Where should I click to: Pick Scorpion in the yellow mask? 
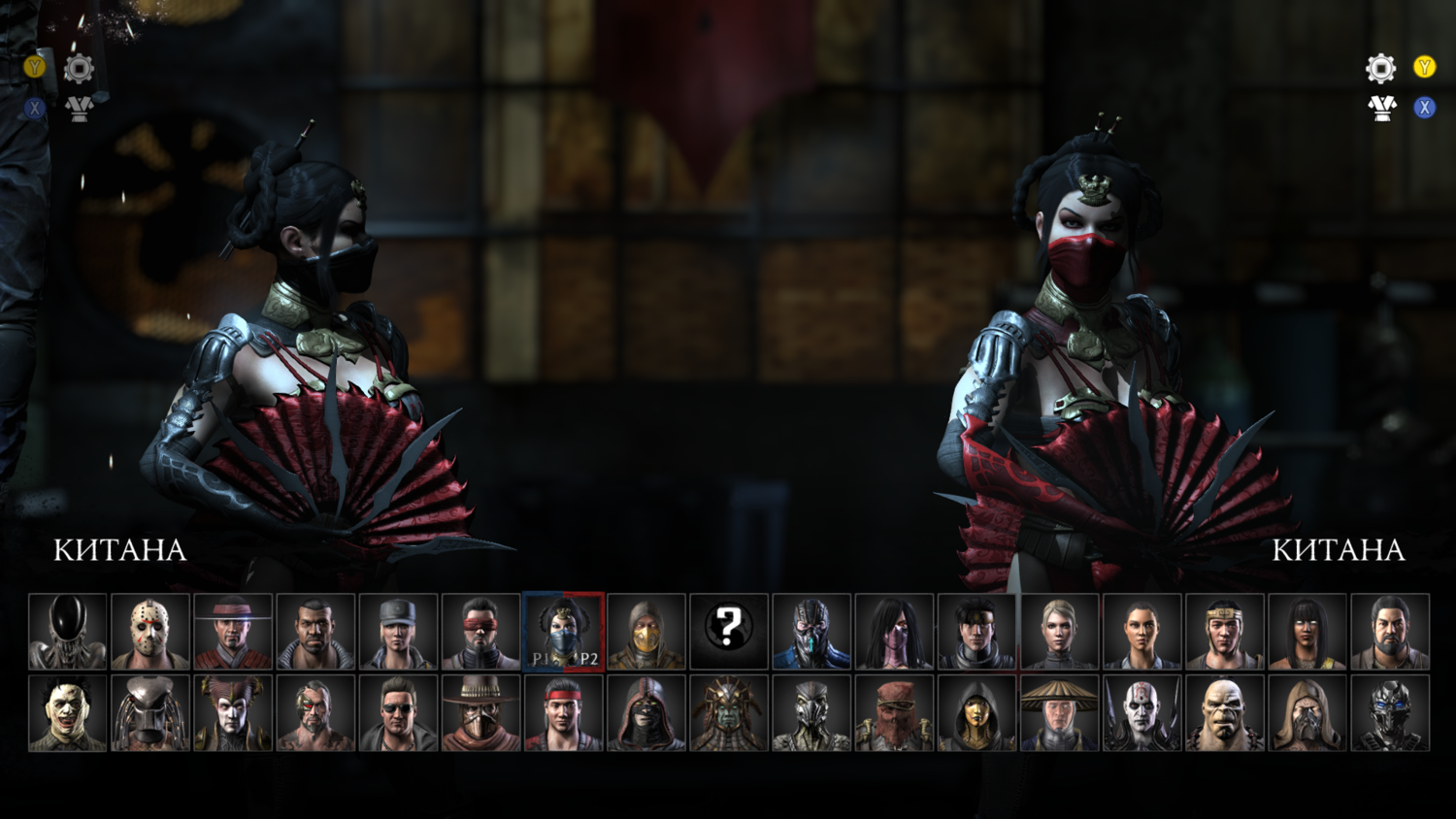tap(646, 632)
